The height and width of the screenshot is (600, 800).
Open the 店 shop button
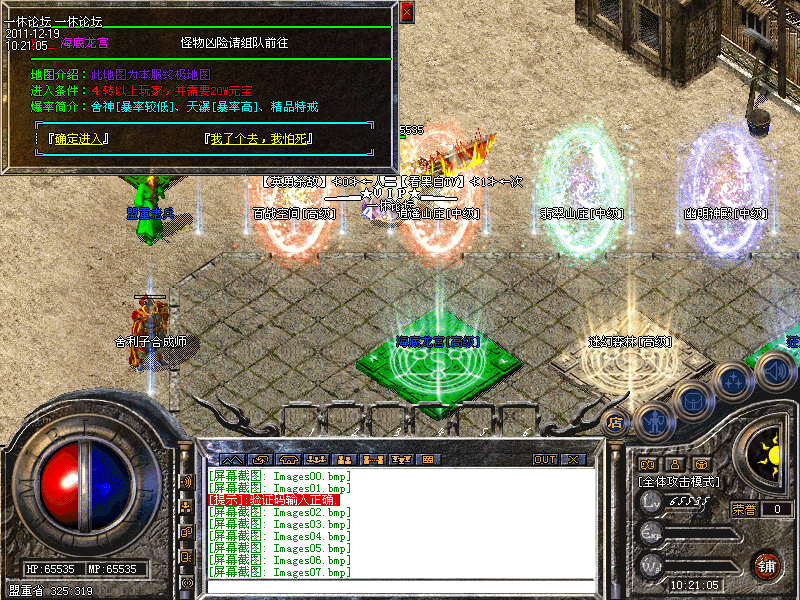(616, 422)
